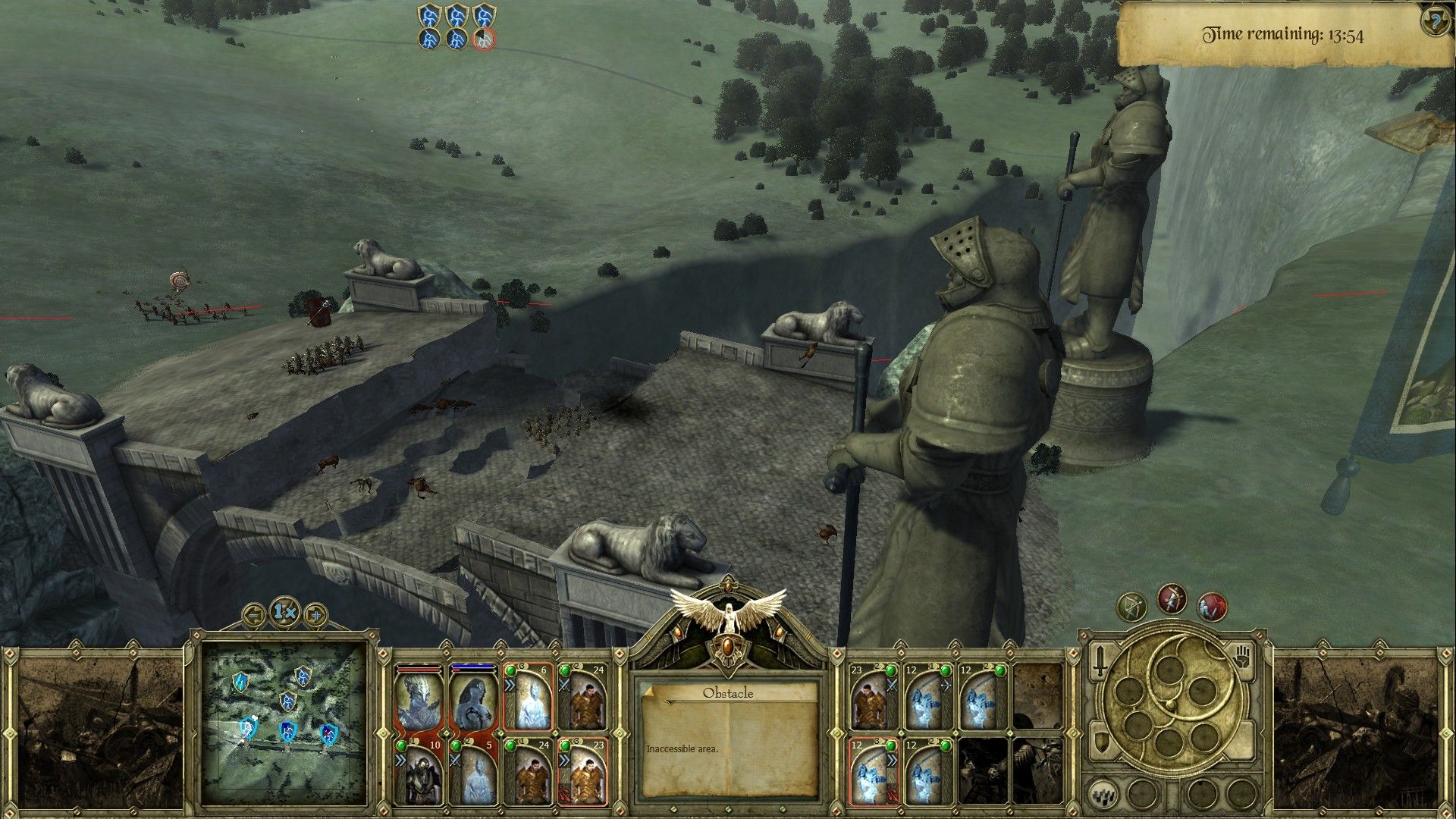Toggle the red archer ability icon
The width and height of the screenshot is (1456, 819).
pyautogui.click(x=1172, y=599)
